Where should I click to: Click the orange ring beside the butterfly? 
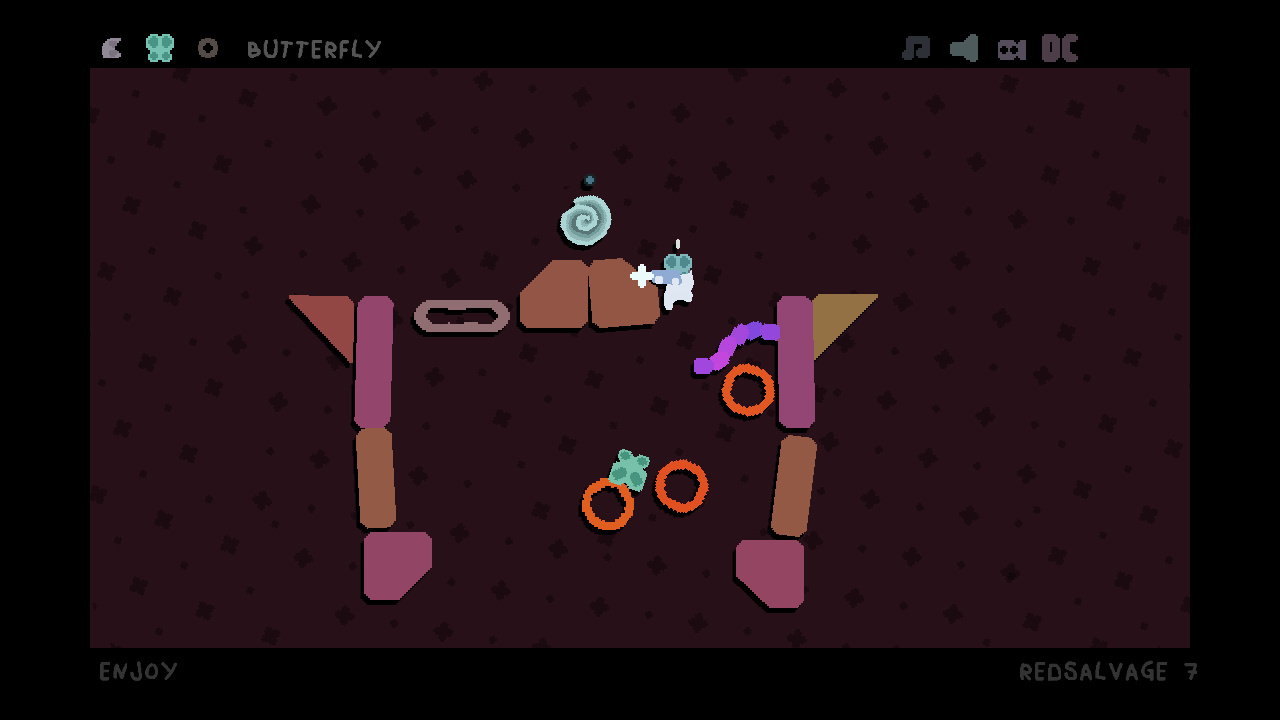[x=681, y=487]
